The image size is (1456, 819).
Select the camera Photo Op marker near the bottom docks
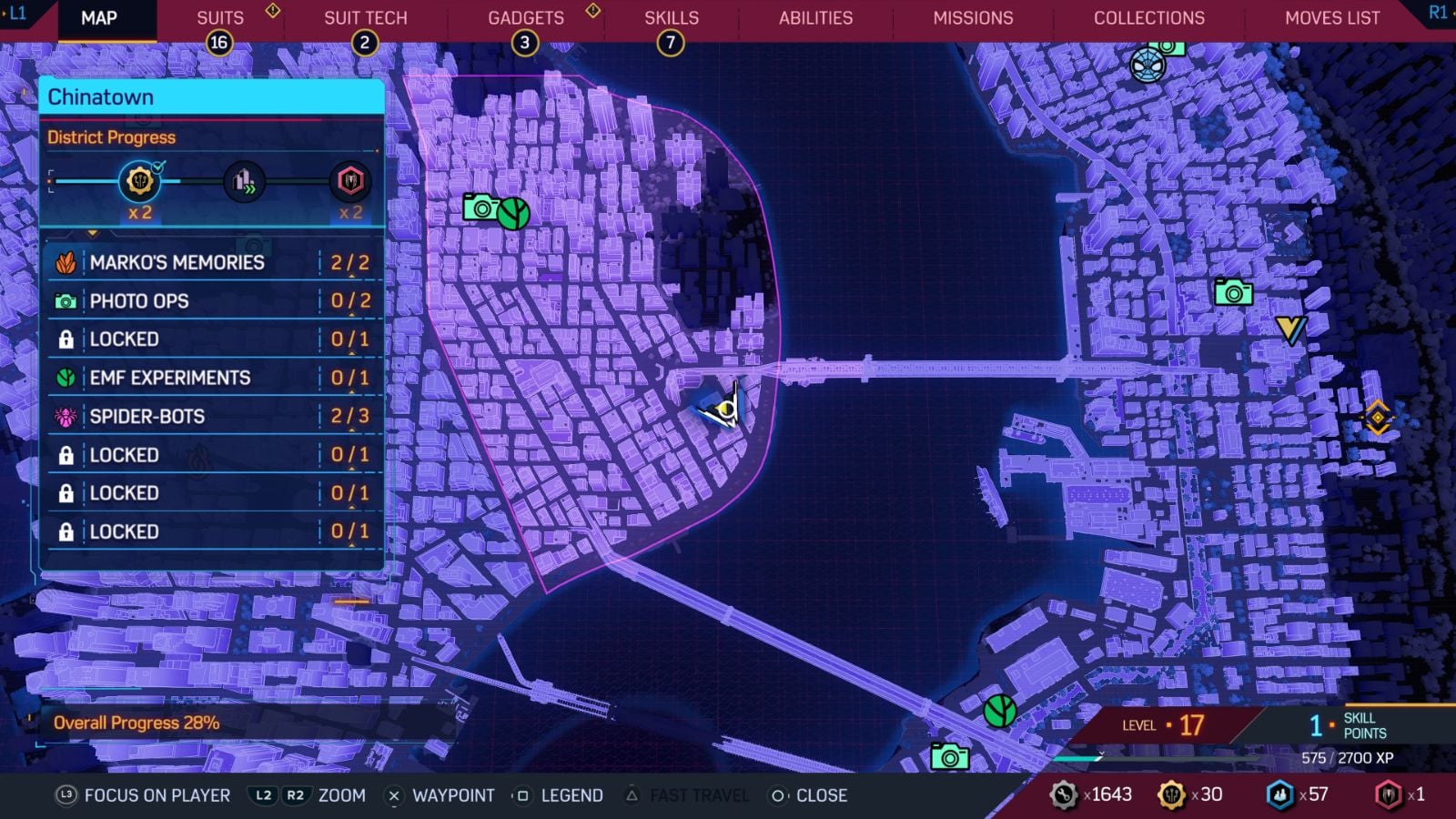(950, 753)
